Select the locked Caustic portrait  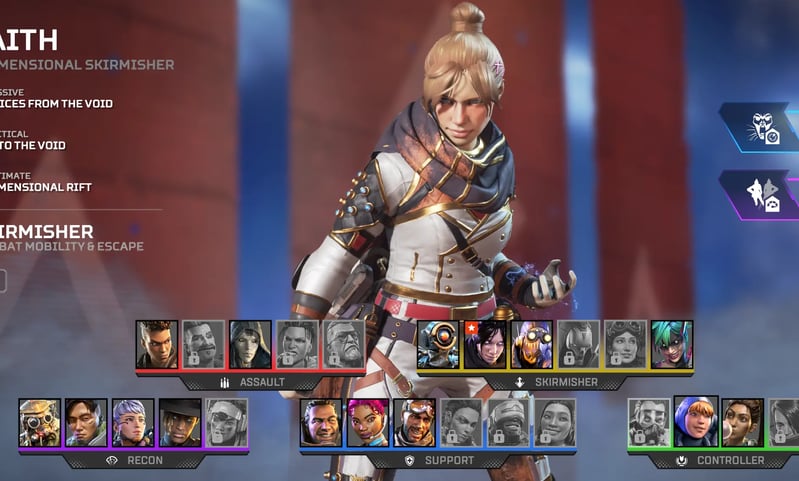click(x=649, y=422)
